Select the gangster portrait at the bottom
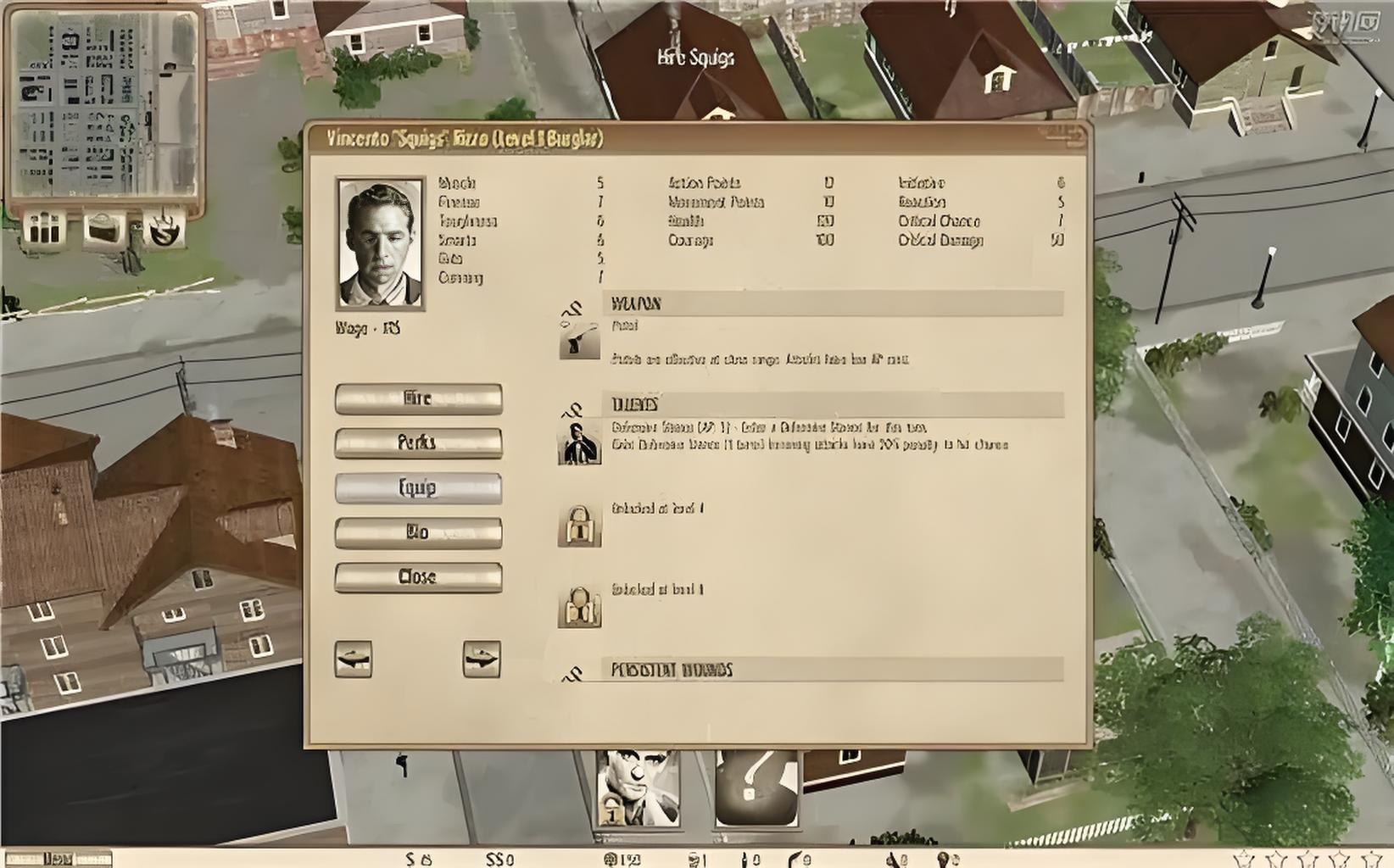The image size is (1394, 868). (637, 788)
